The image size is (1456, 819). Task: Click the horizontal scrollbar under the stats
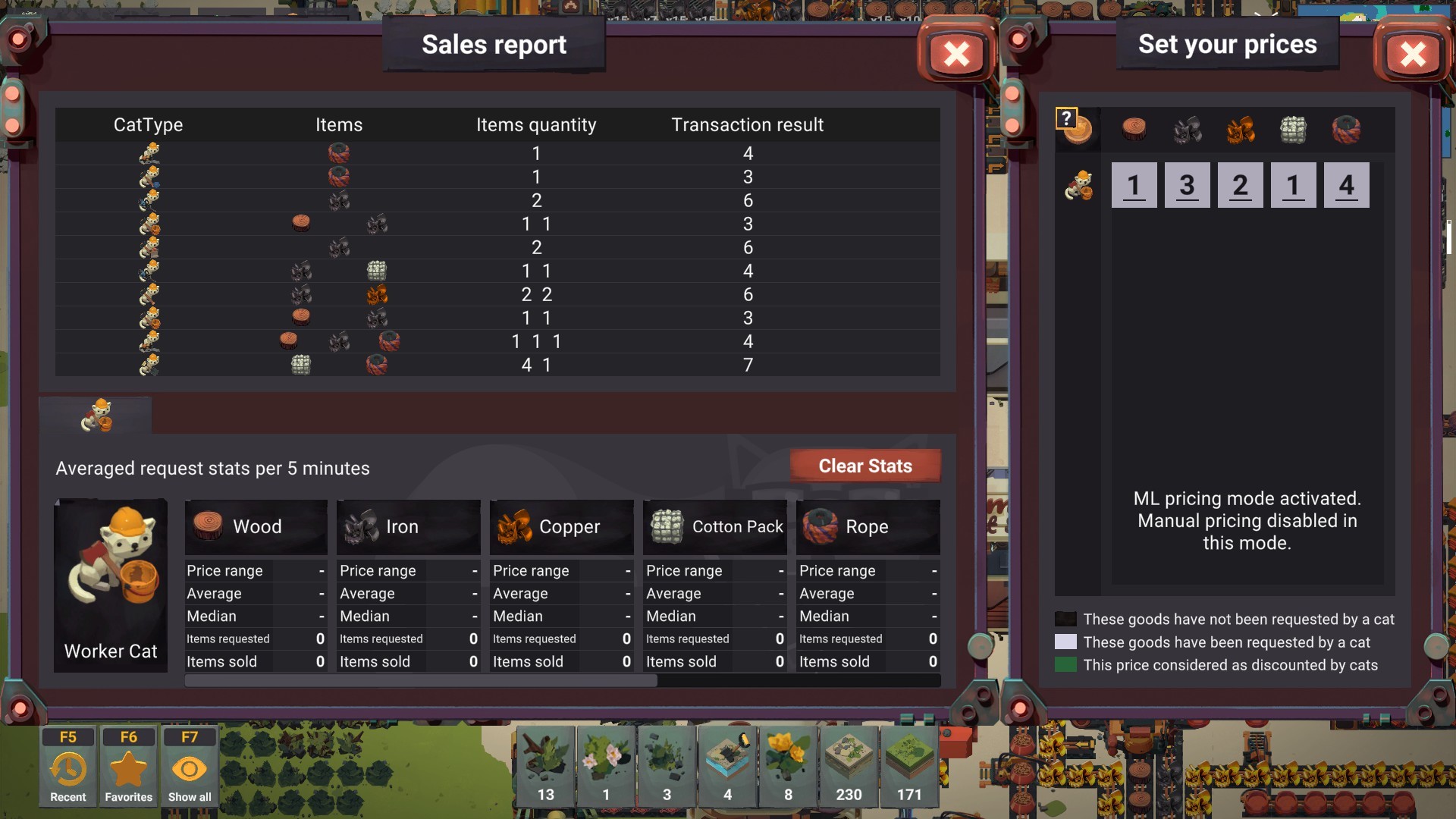(x=421, y=681)
